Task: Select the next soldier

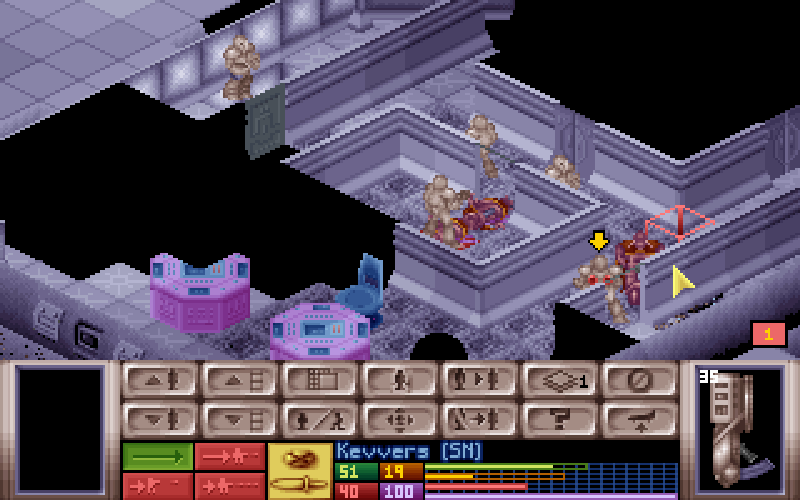Action: (x=480, y=380)
